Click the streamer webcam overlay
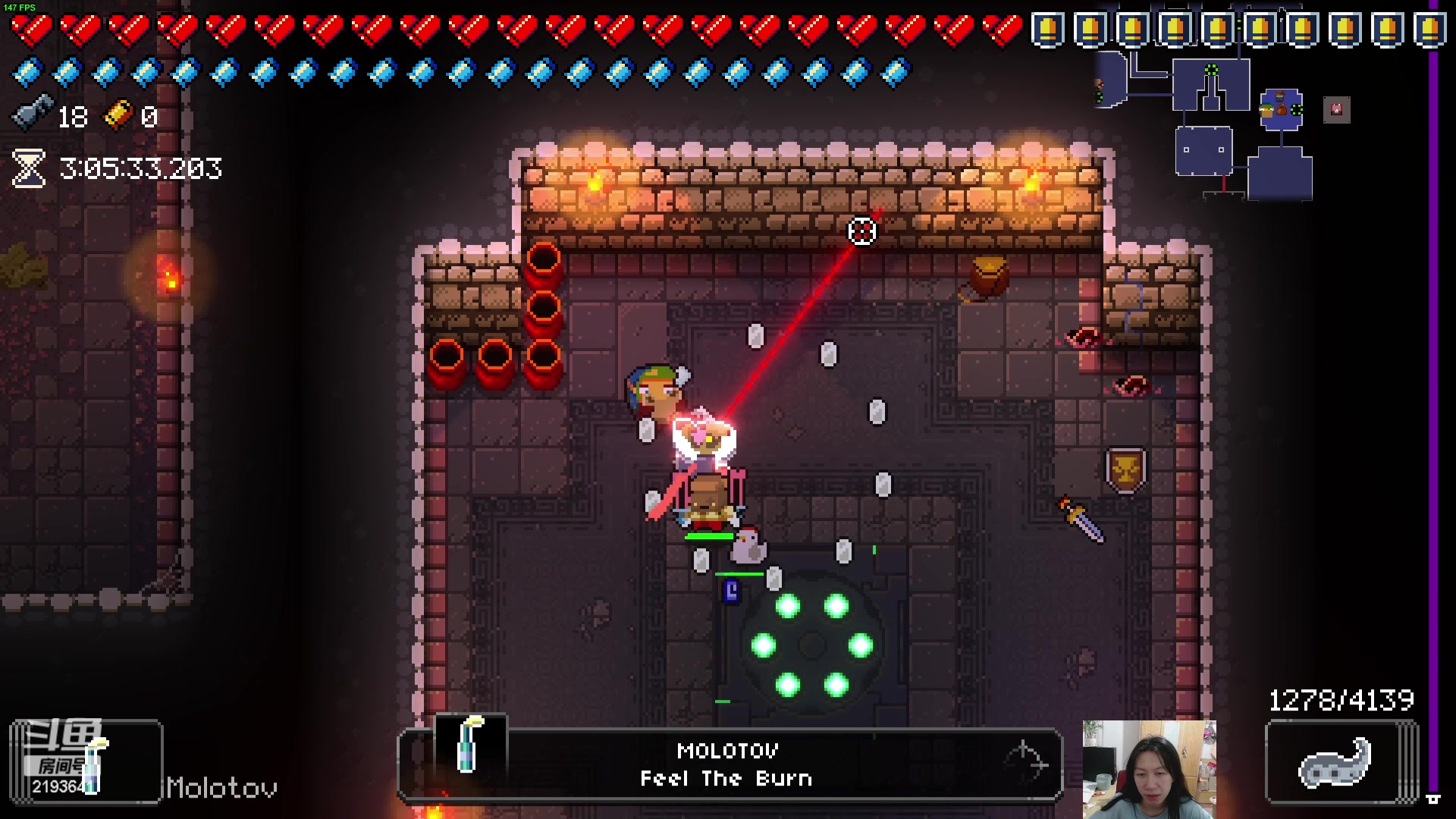Screen dimensions: 1456x819 [1149, 769]
